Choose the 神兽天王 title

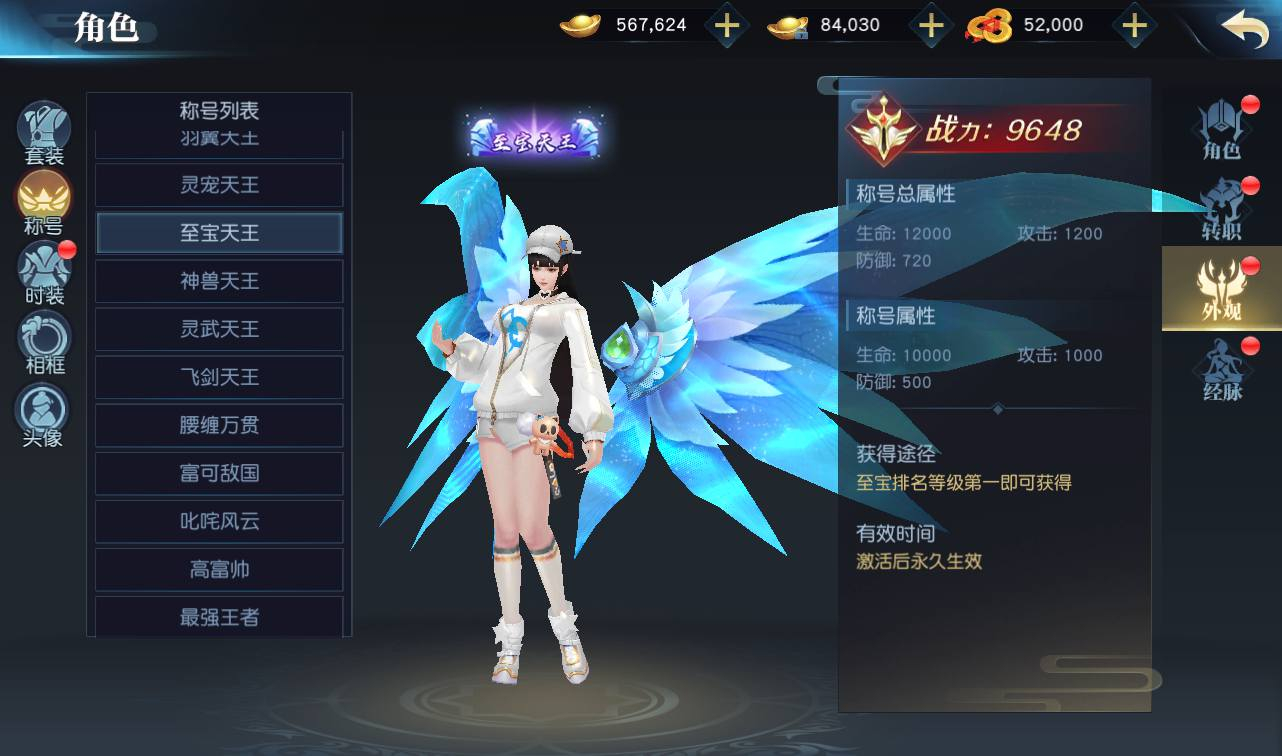(219, 281)
